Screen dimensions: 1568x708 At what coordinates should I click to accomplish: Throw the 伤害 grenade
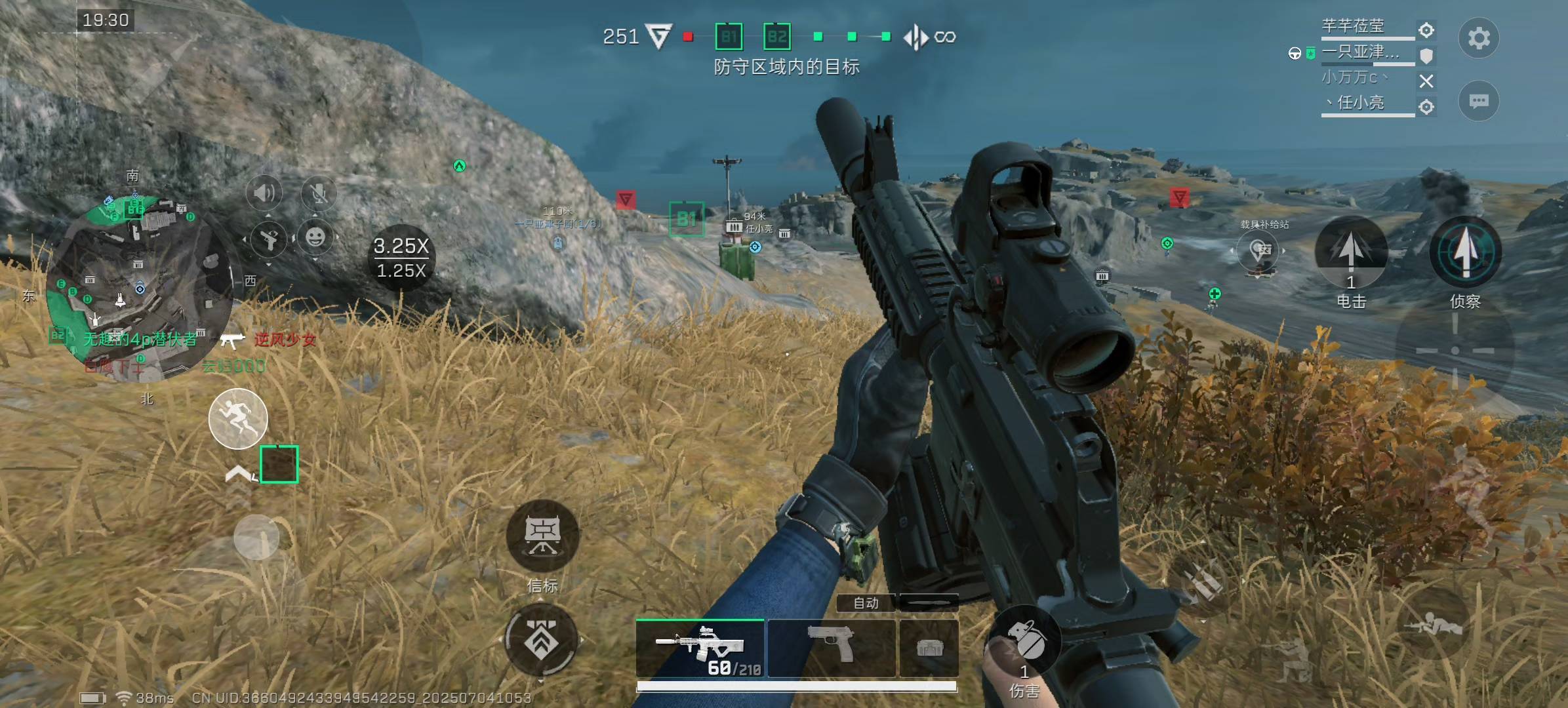(x=1024, y=642)
